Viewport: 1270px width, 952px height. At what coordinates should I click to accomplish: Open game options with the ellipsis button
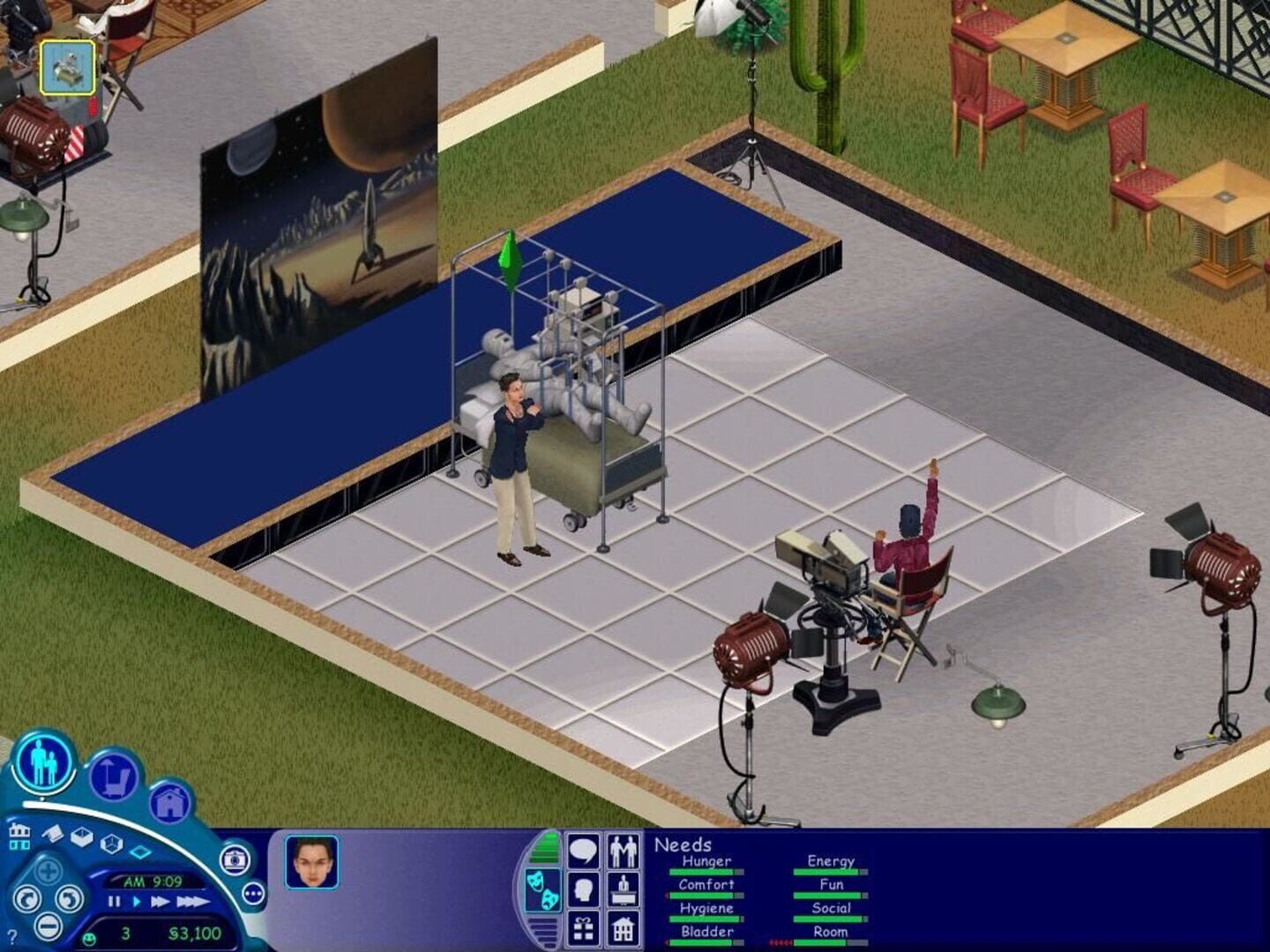(x=251, y=893)
